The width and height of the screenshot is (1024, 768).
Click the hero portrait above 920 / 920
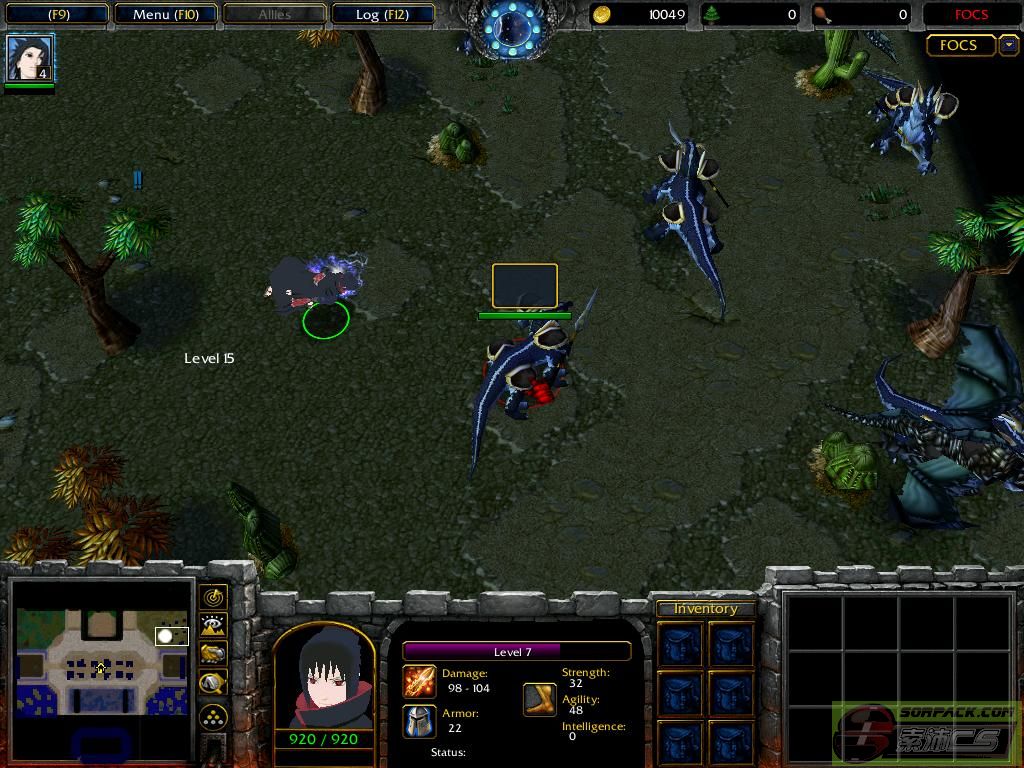point(324,680)
